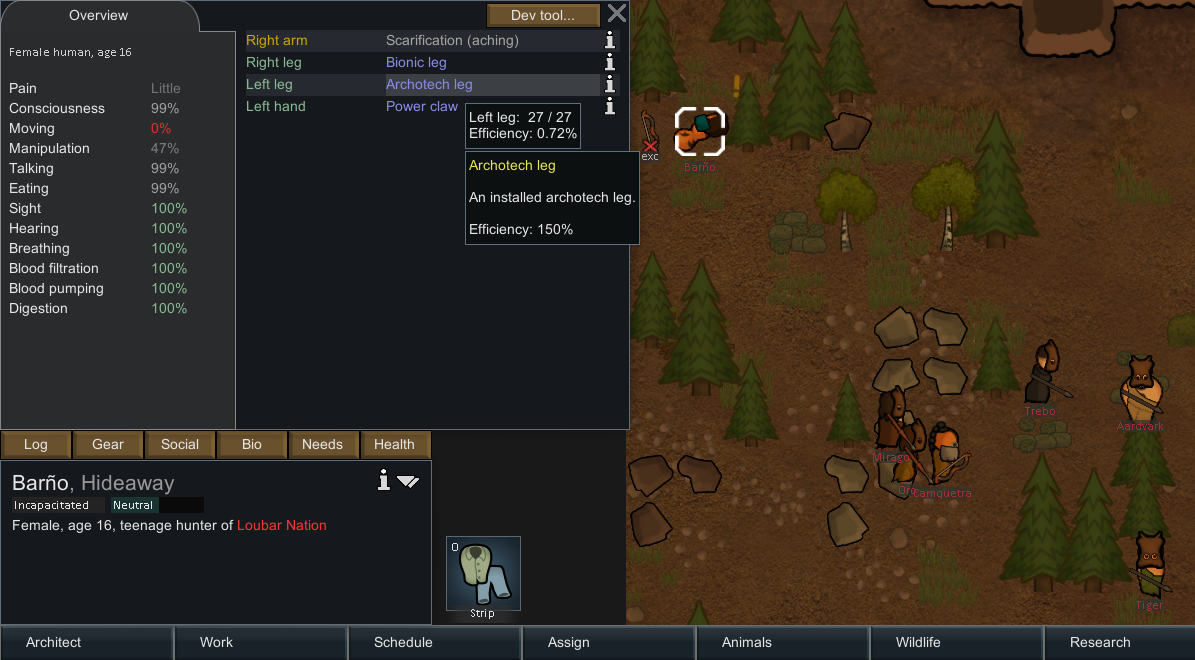Select the Archotech leg row
This screenshot has width=1195, height=660.
[x=429, y=85]
